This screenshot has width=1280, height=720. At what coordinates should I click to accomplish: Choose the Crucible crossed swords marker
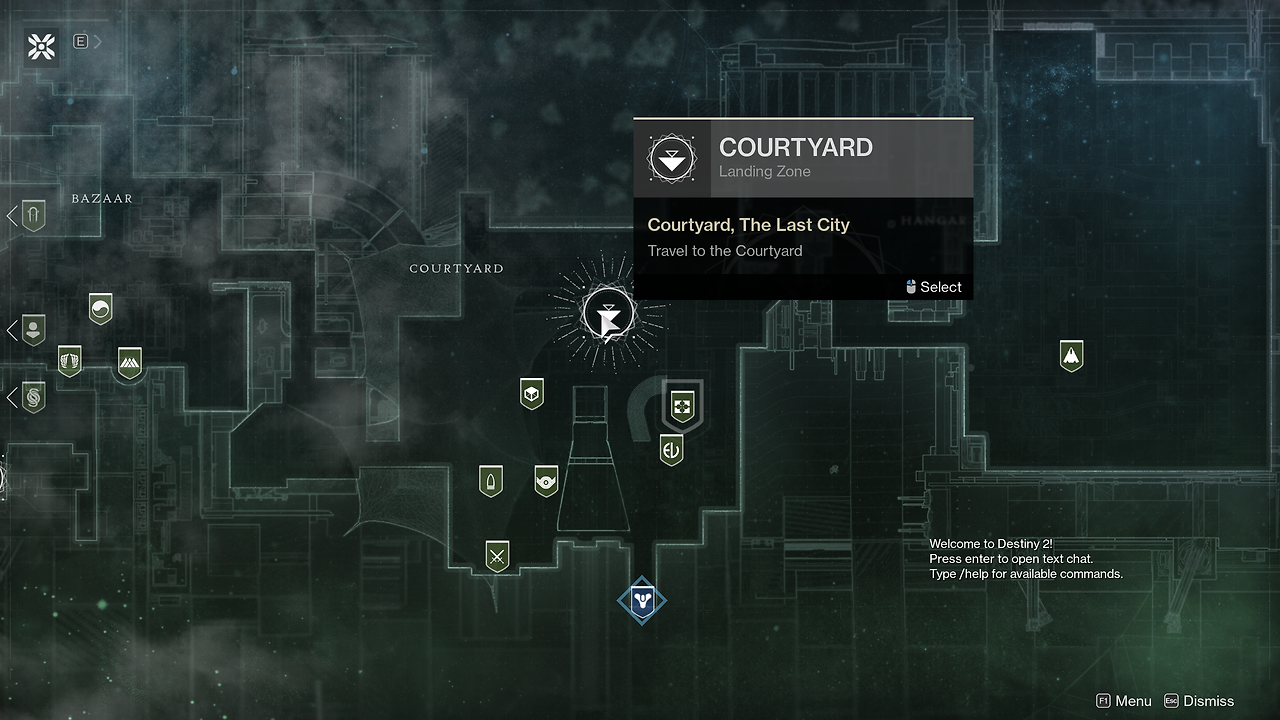[x=497, y=555]
